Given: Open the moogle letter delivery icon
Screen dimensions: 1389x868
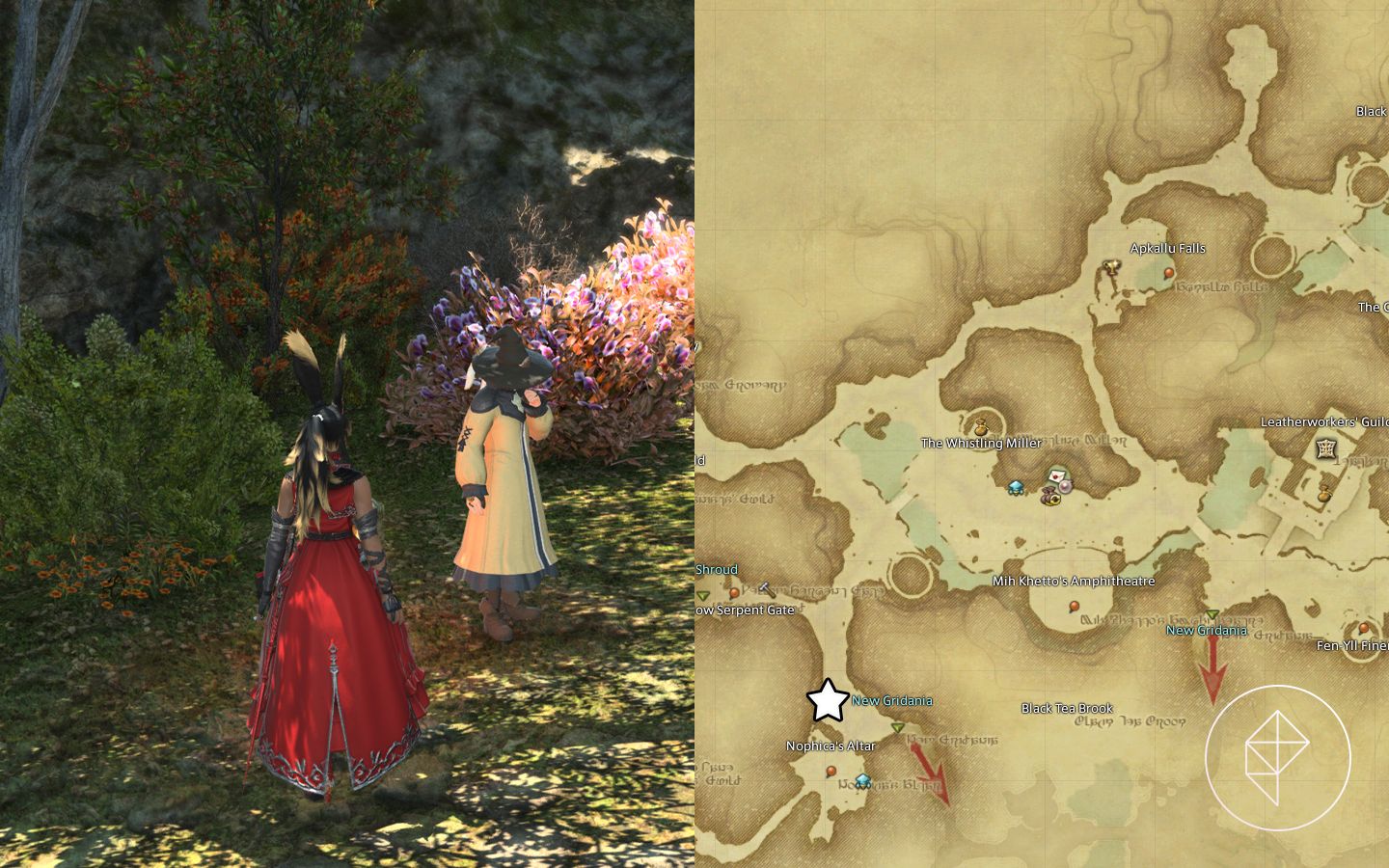Looking at the screenshot, I should 1056,475.
